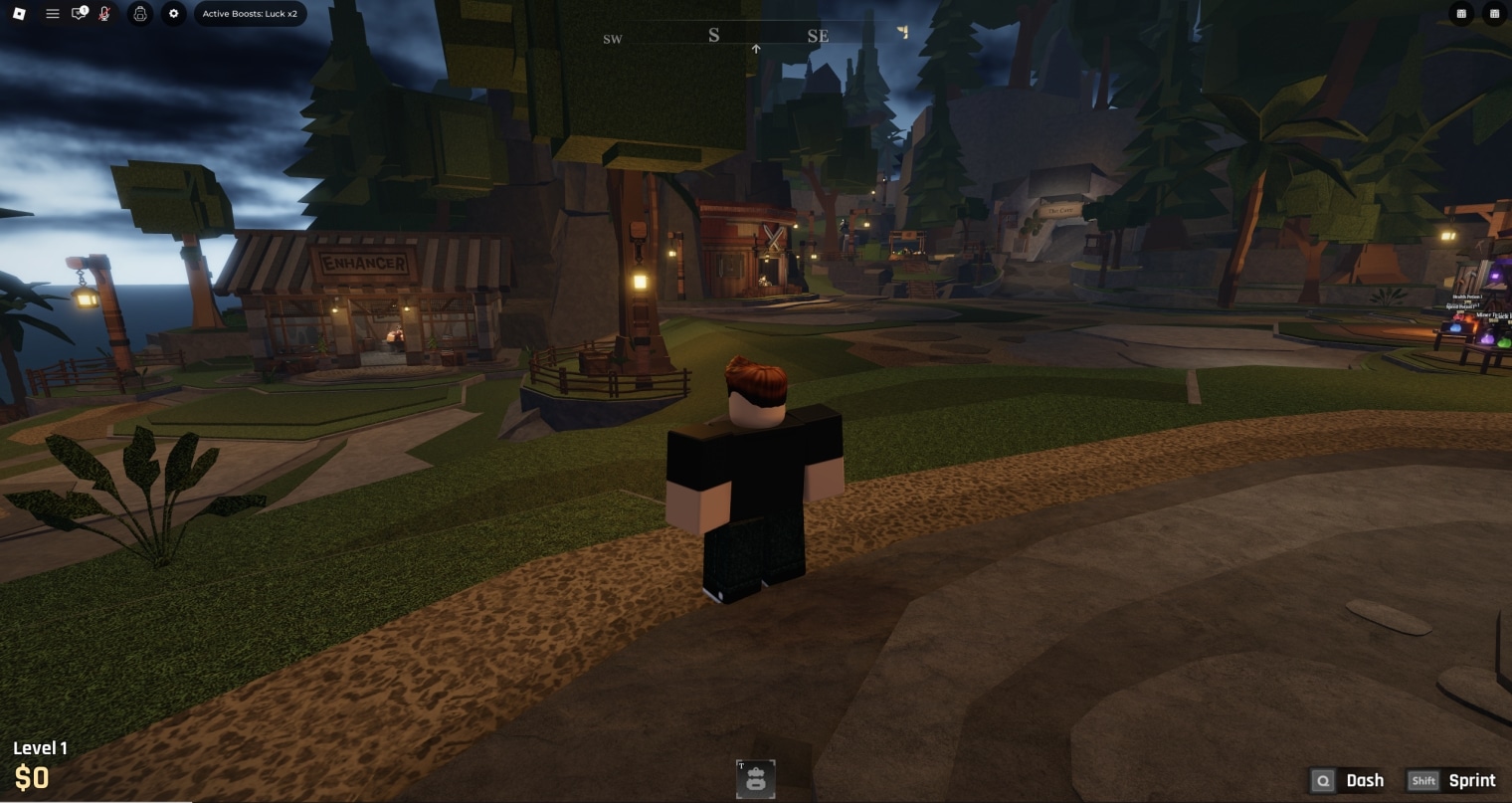Open the Roblox settings gear icon
Screen dimensions: 1512x803
(x=172, y=14)
